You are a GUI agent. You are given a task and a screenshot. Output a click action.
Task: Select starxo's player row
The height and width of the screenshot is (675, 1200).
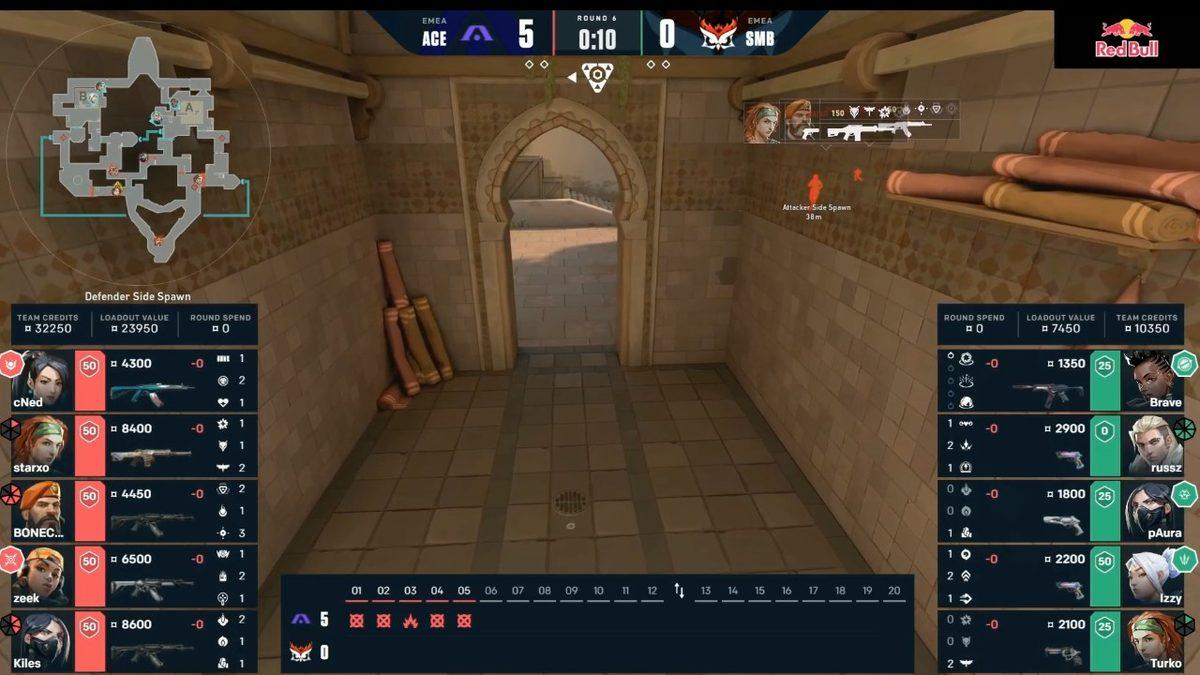(x=130, y=445)
